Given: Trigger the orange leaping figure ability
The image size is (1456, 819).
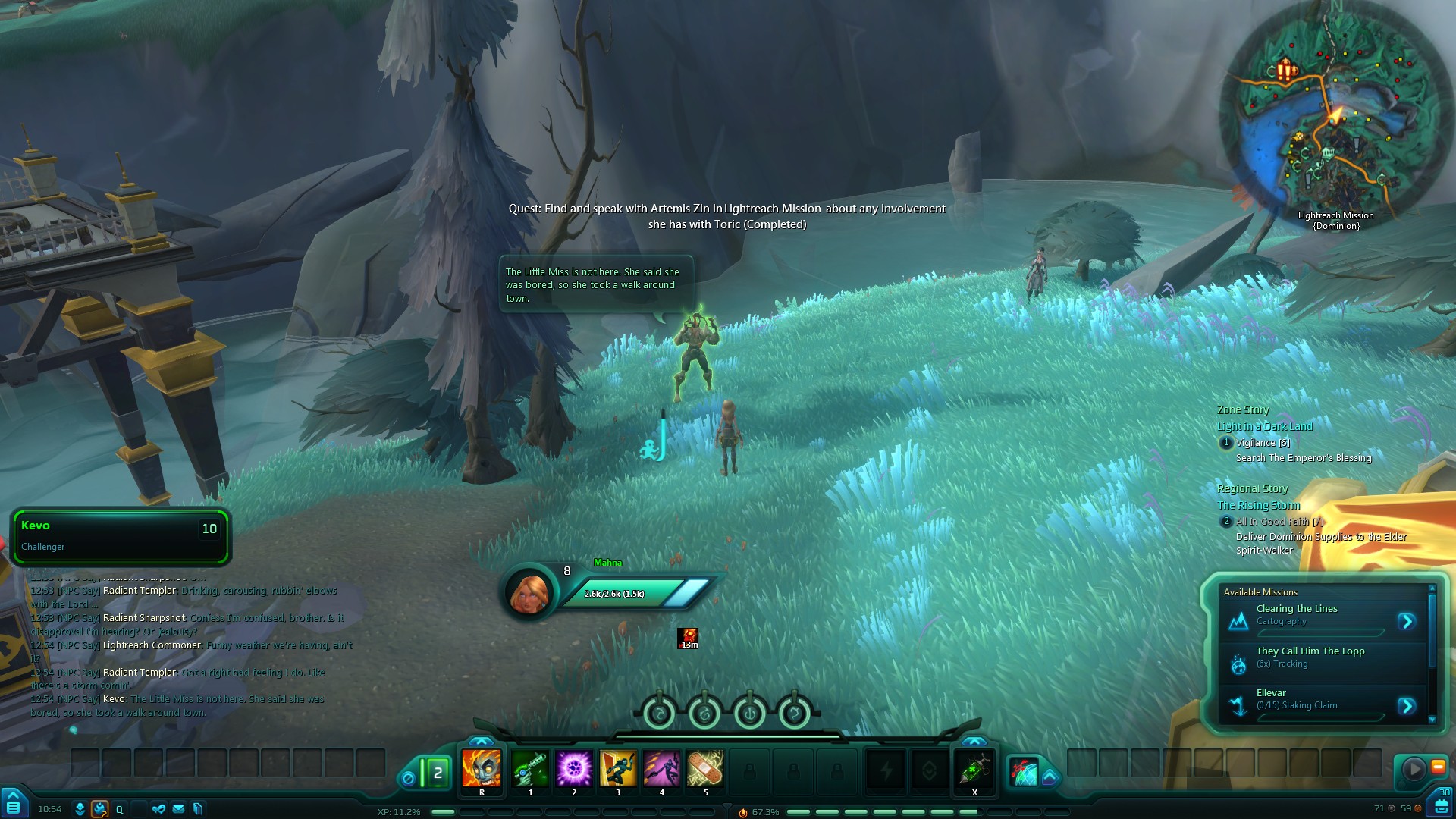Looking at the screenshot, I should click(x=618, y=768).
